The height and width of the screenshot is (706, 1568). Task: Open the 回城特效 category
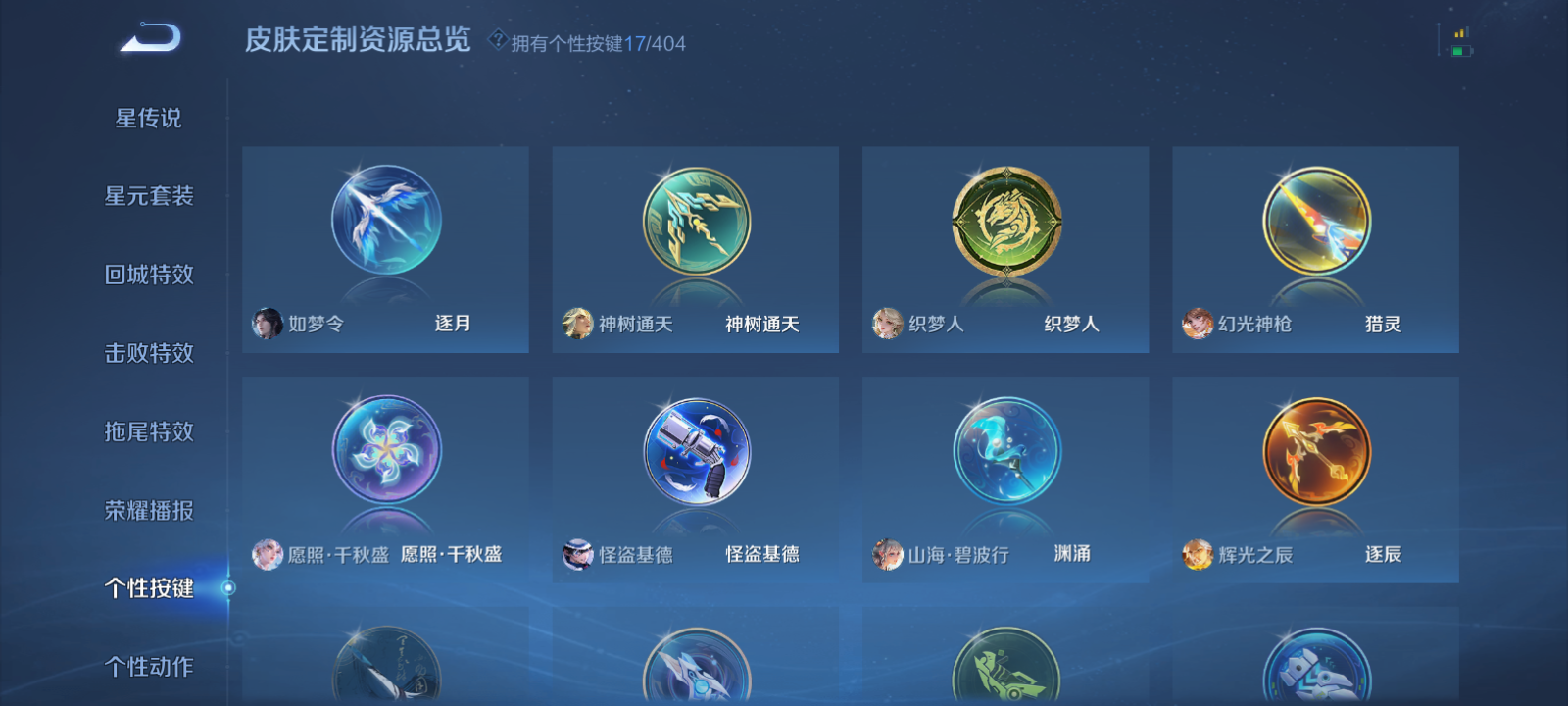pos(151,275)
